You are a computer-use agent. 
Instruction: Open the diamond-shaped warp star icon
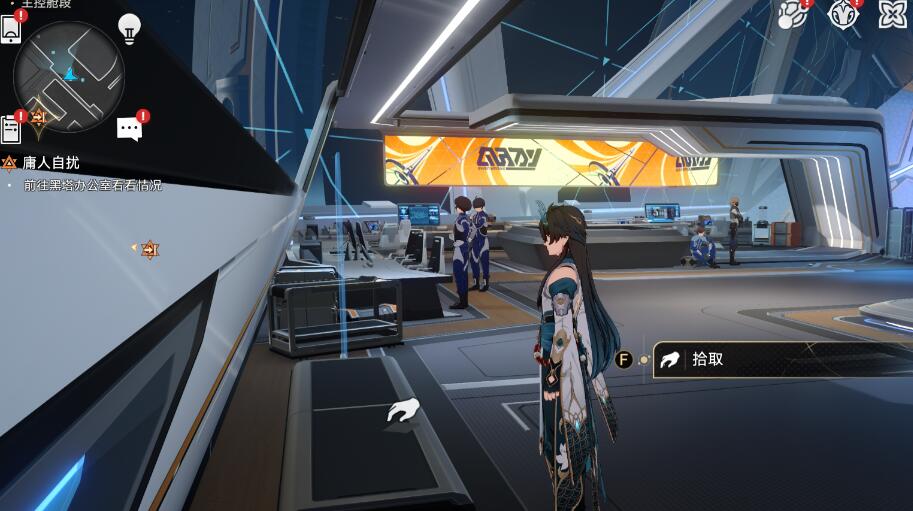tap(843, 14)
